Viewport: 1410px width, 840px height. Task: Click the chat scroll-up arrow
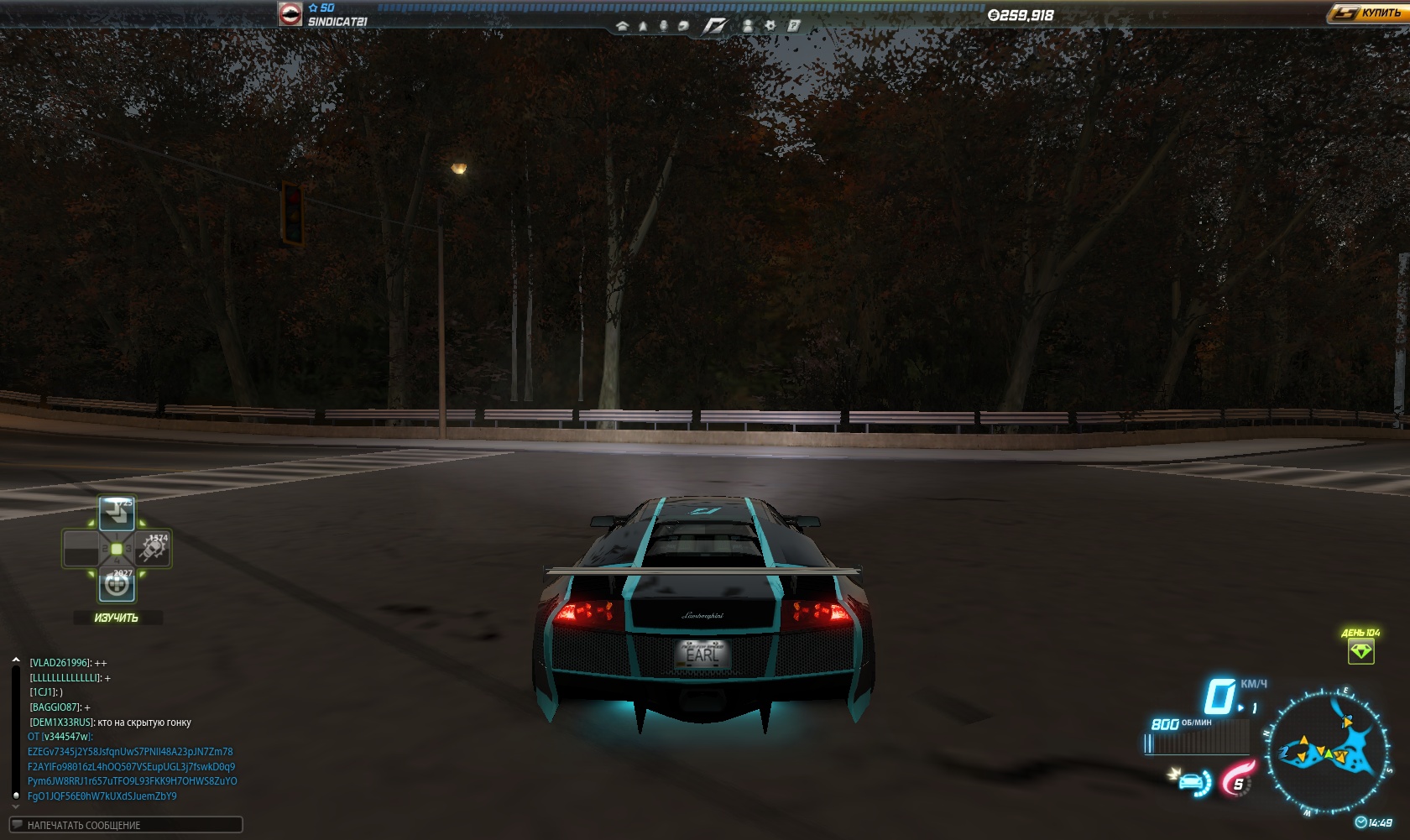[x=16, y=660]
